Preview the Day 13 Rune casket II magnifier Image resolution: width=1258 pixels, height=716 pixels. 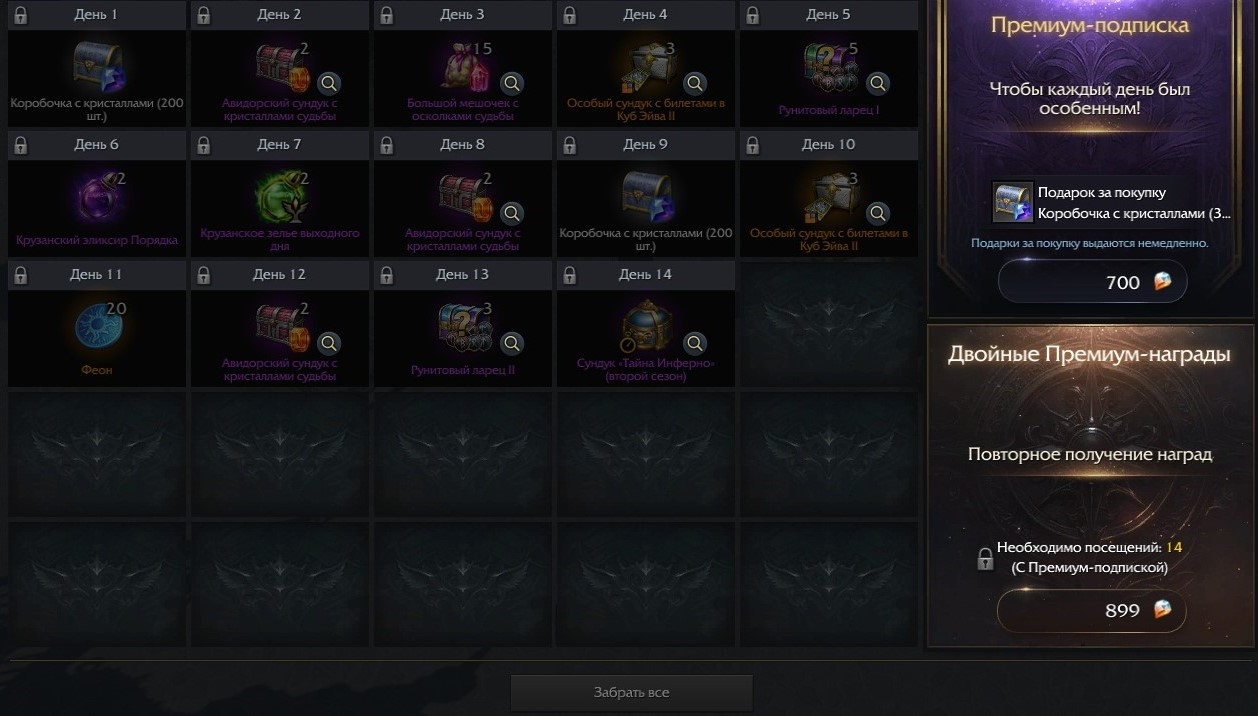pos(512,343)
